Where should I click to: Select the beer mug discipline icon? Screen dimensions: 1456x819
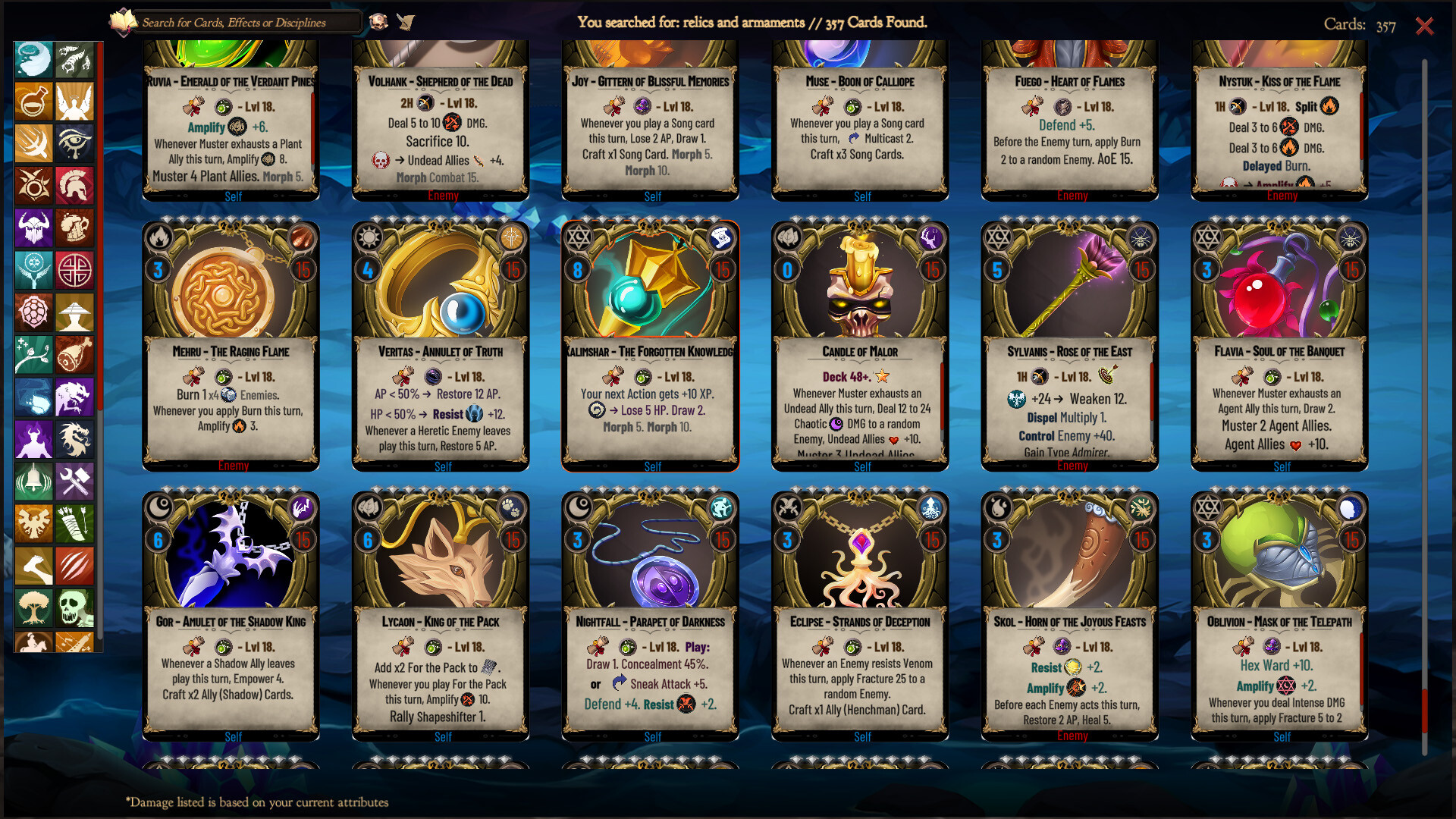click(74, 228)
